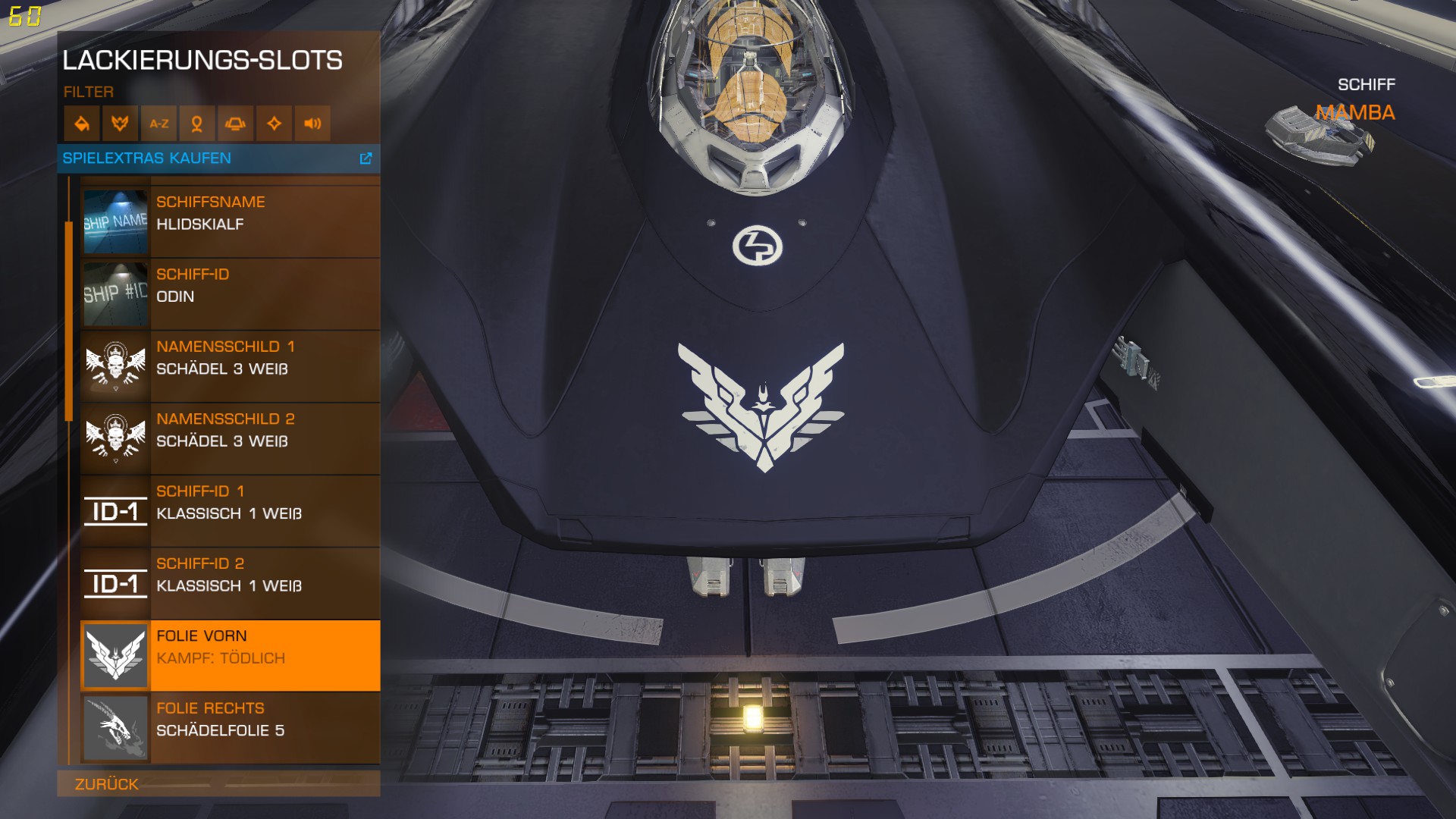Viewport: 1456px width, 819px height.
Task: Toggle the speaker sound filter
Action: point(312,124)
